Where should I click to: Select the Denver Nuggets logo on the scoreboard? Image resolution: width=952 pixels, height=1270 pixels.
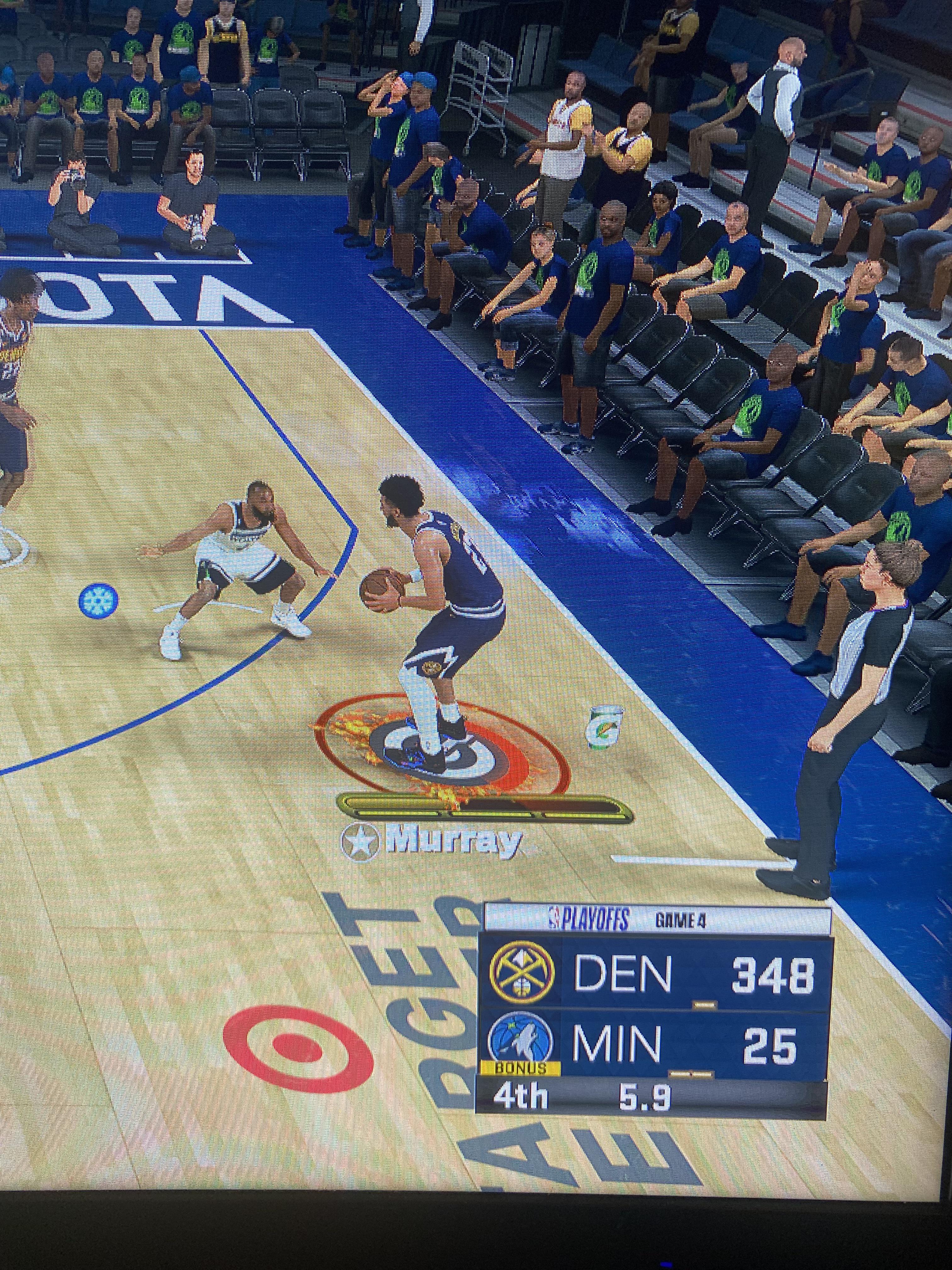click(x=521, y=975)
